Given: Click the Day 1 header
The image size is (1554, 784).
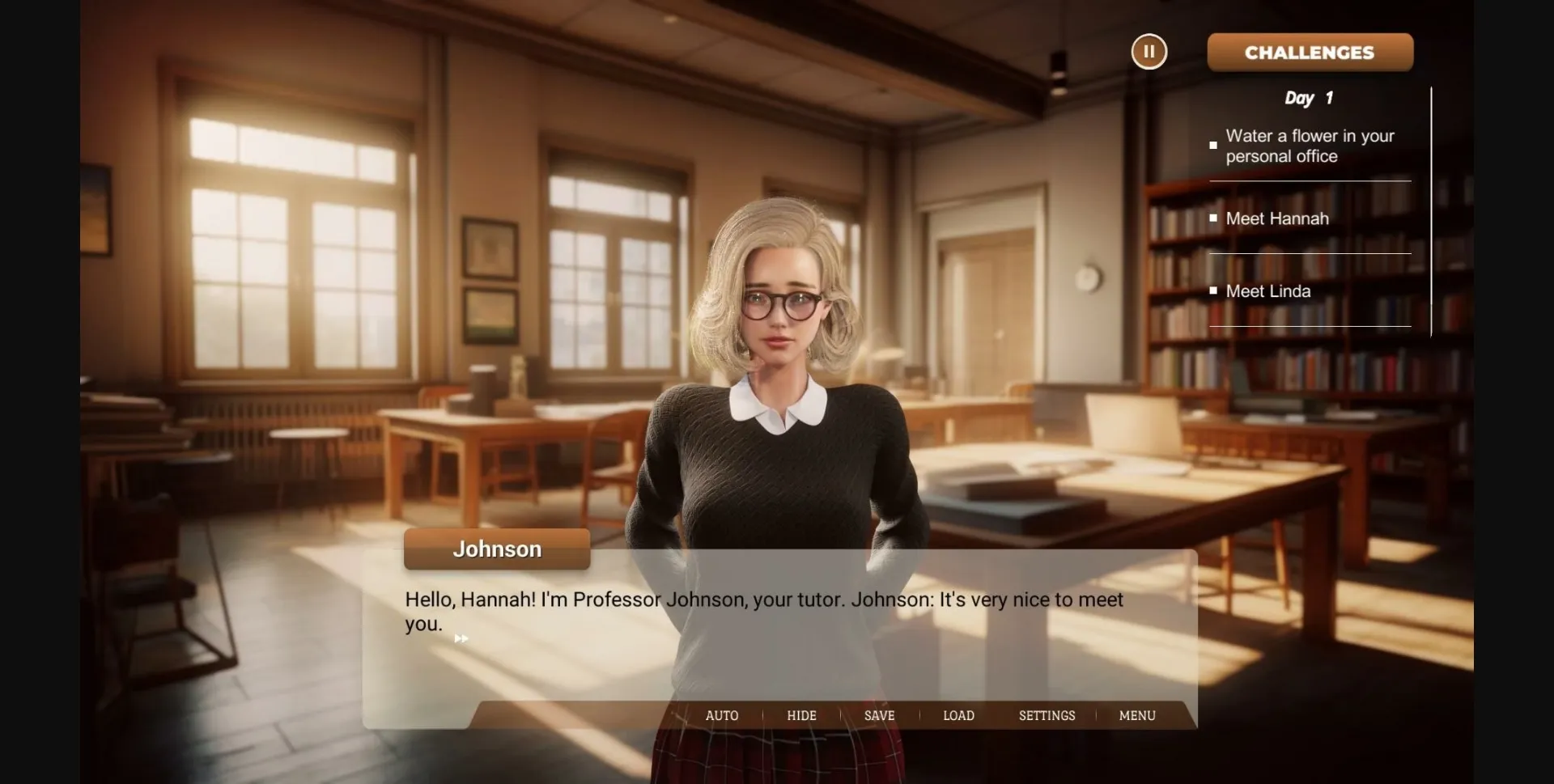Looking at the screenshot, I should pos(1307,98).
